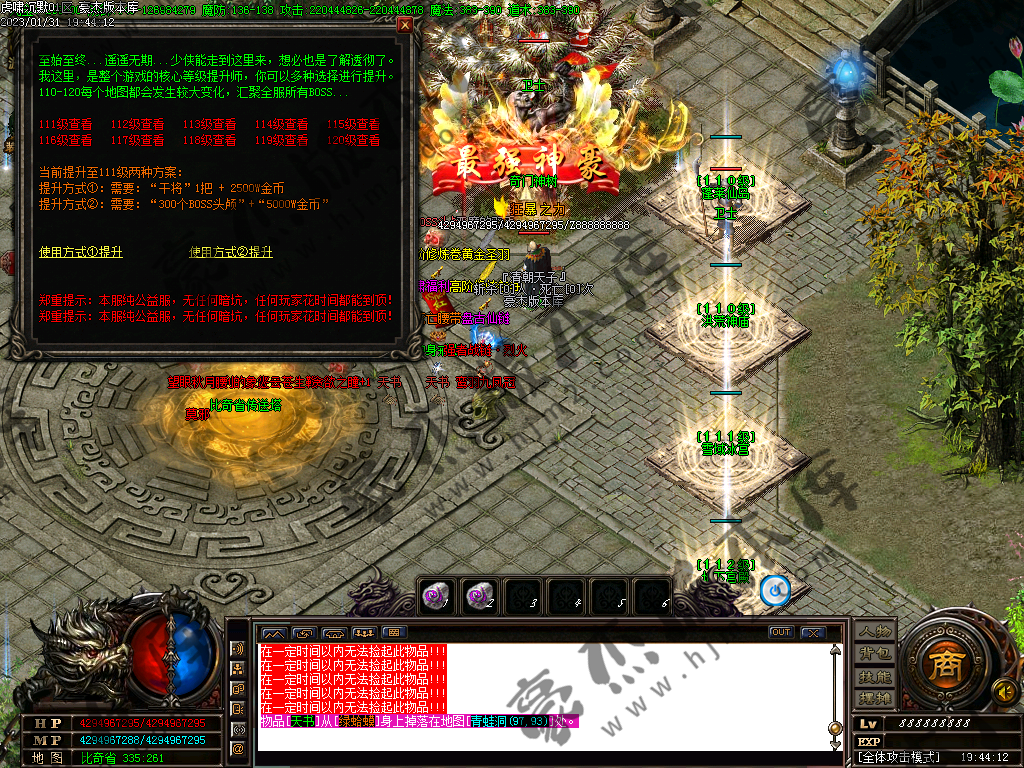Open the 人物 character panel
The width and height of the screenshot is (1024, 768).
872,630
